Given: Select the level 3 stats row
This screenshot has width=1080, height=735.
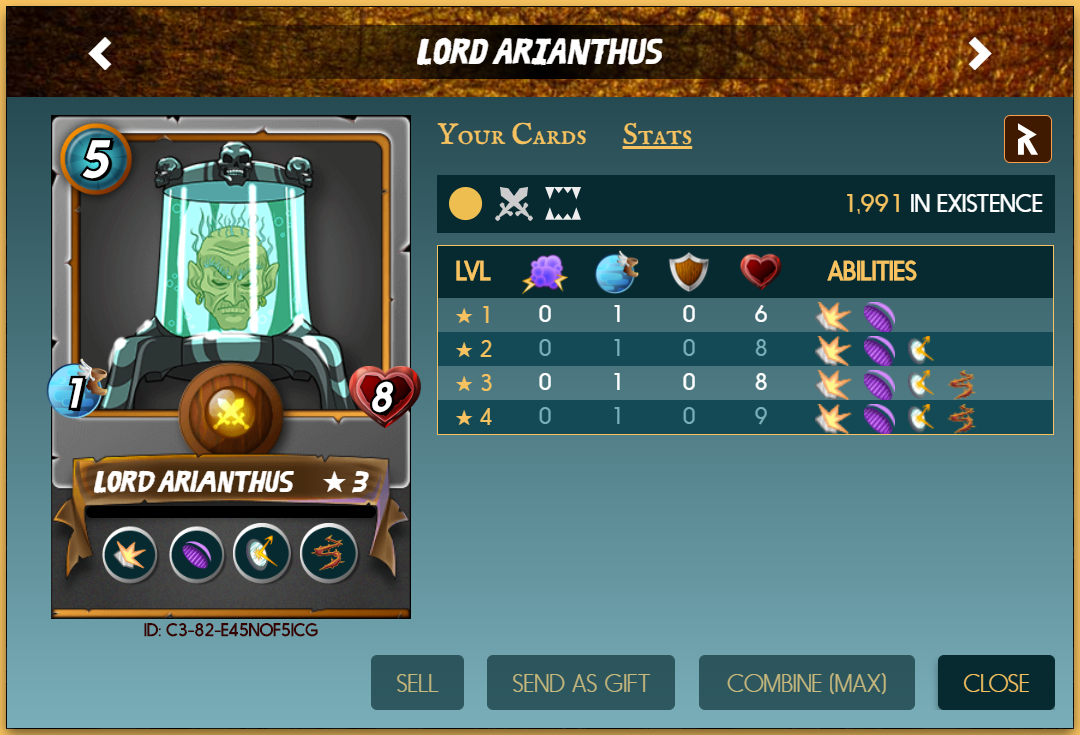Looking at the screenshot, I should pyautogui.click(x=745, y=383).
